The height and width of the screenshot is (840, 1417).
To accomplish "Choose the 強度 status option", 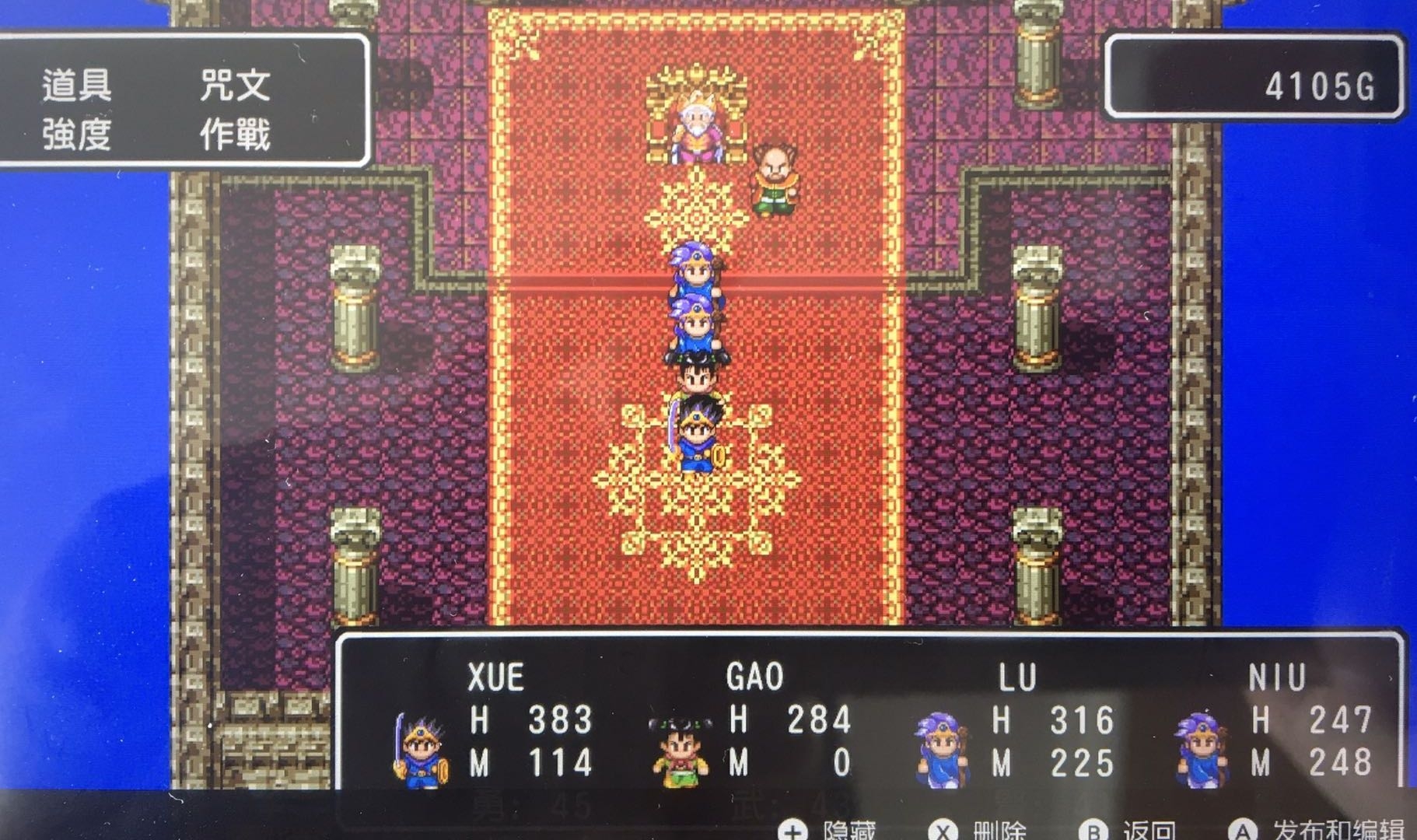I will (76, 135).
